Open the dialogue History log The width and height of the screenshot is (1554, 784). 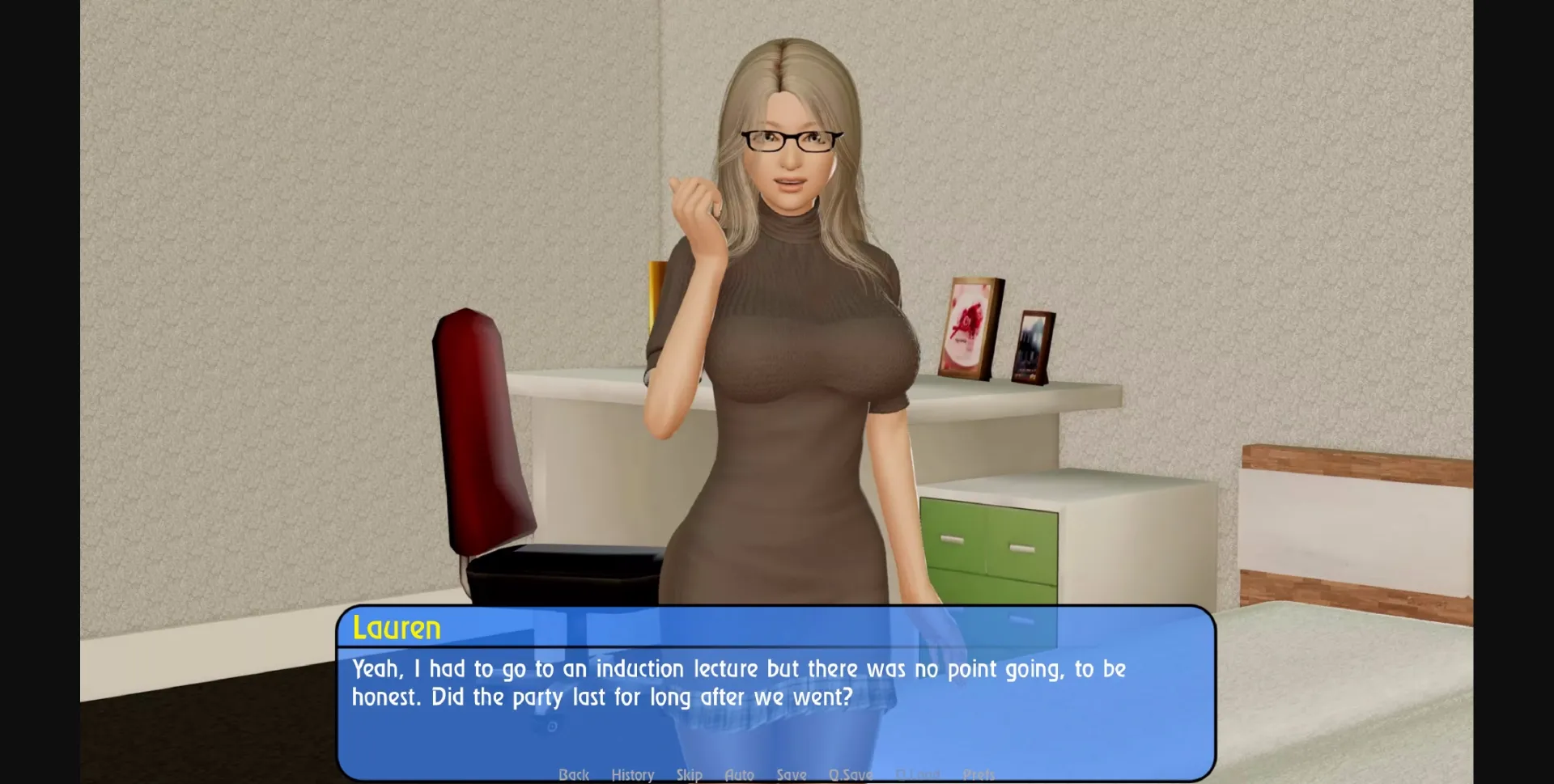633,773
